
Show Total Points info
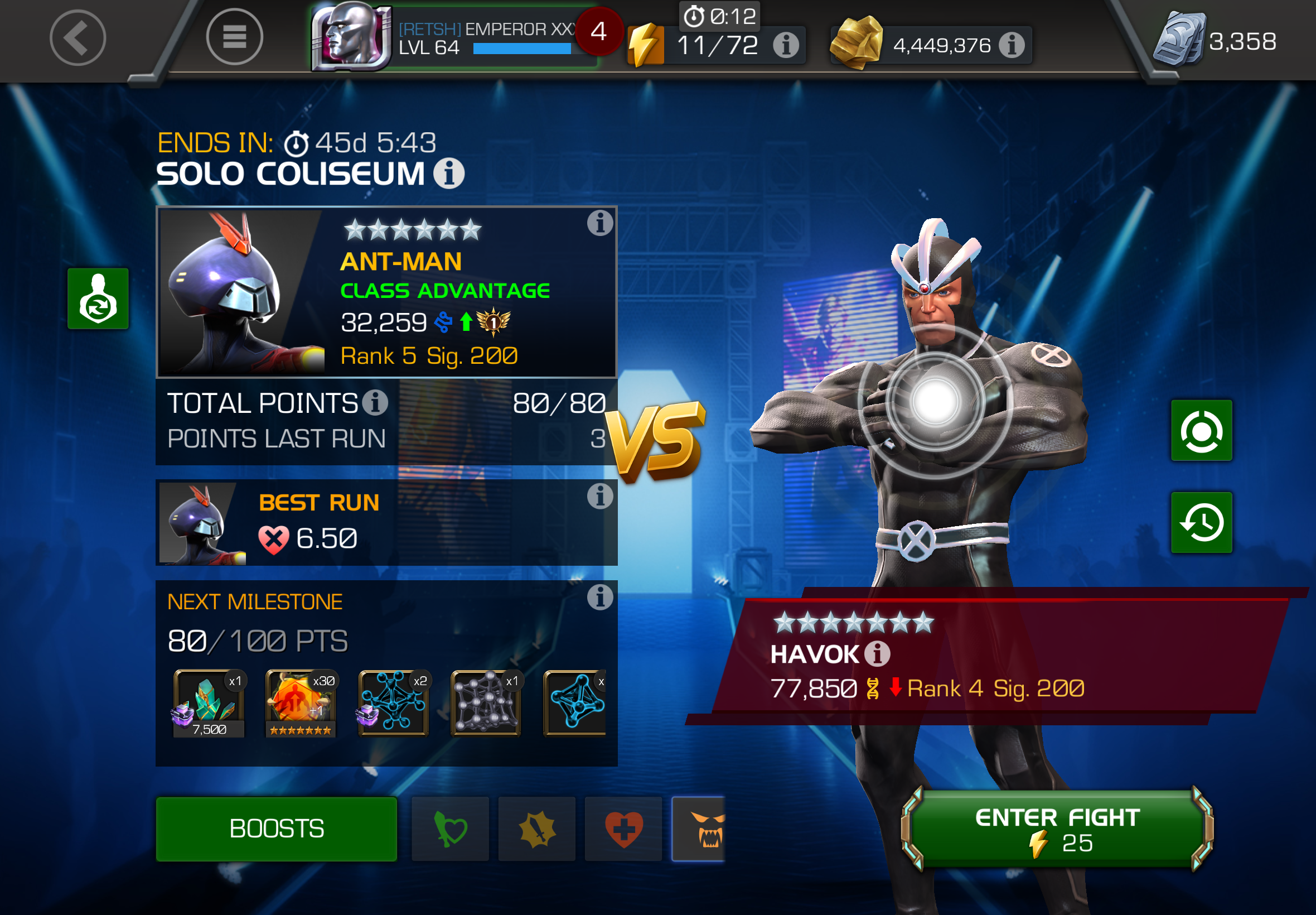(376, 402)
